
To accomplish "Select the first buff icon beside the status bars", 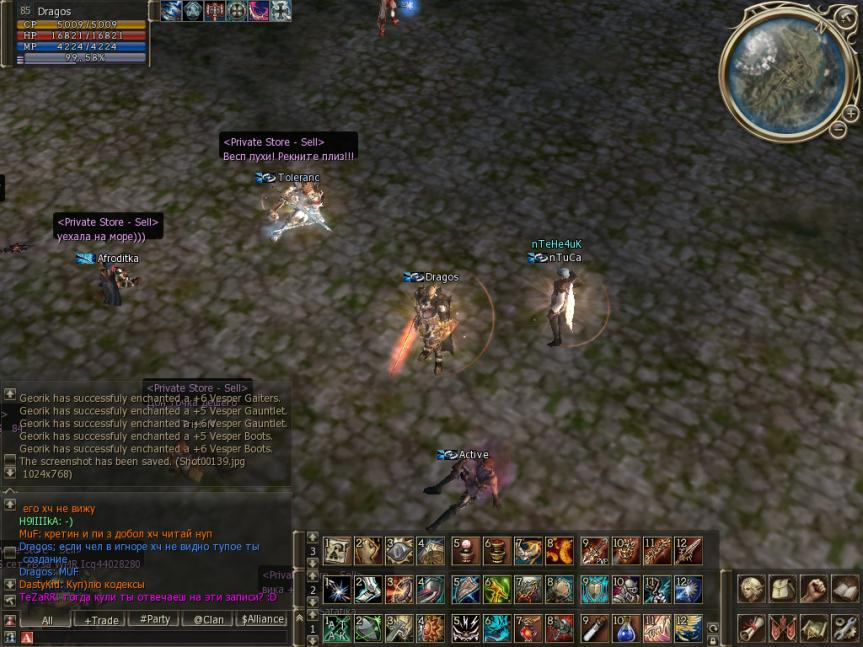I will pos(170,11).
